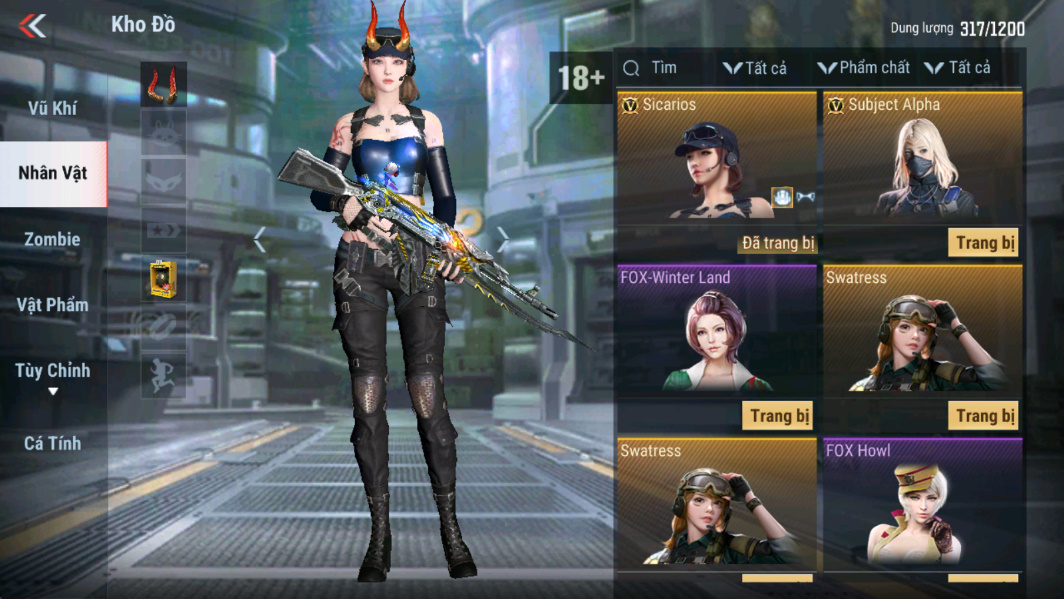Rotate character with the left arrow
Image resolution: width=1064 pixels, height=599 pixels.
(x=260, y=240)
